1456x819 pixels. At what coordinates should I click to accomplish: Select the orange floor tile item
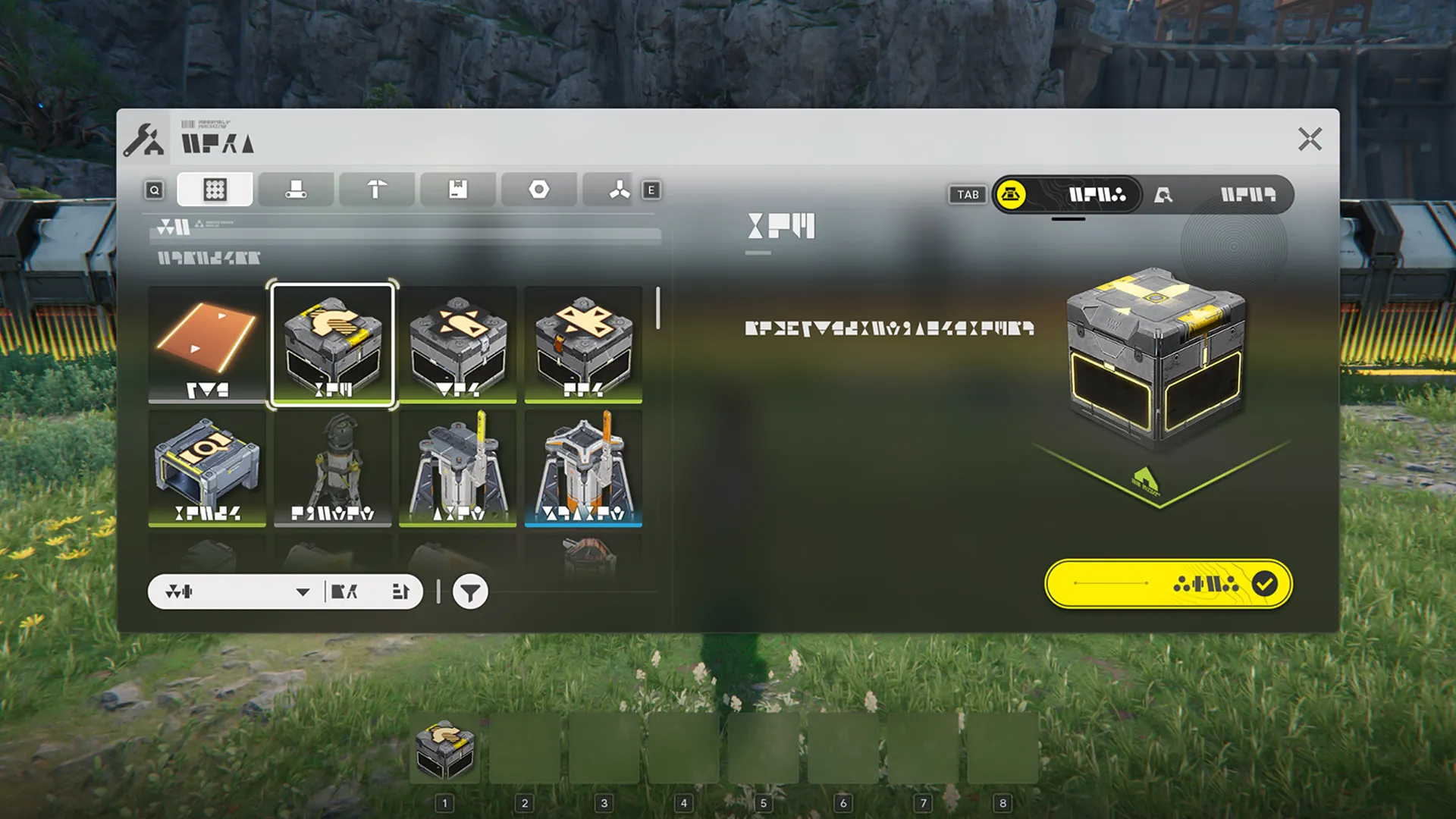pos(207,344)
